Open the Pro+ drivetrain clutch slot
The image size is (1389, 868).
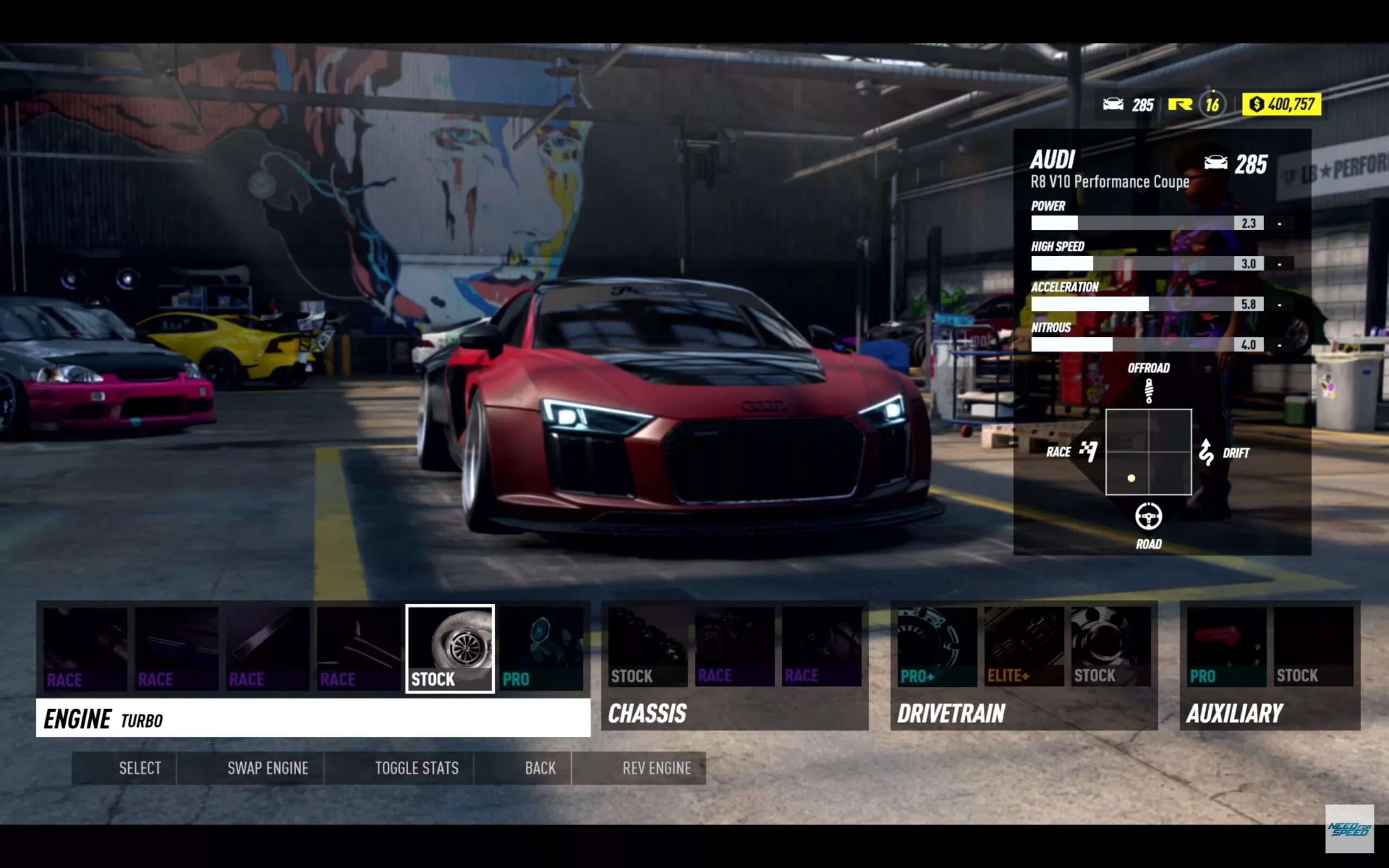[936, 647]
